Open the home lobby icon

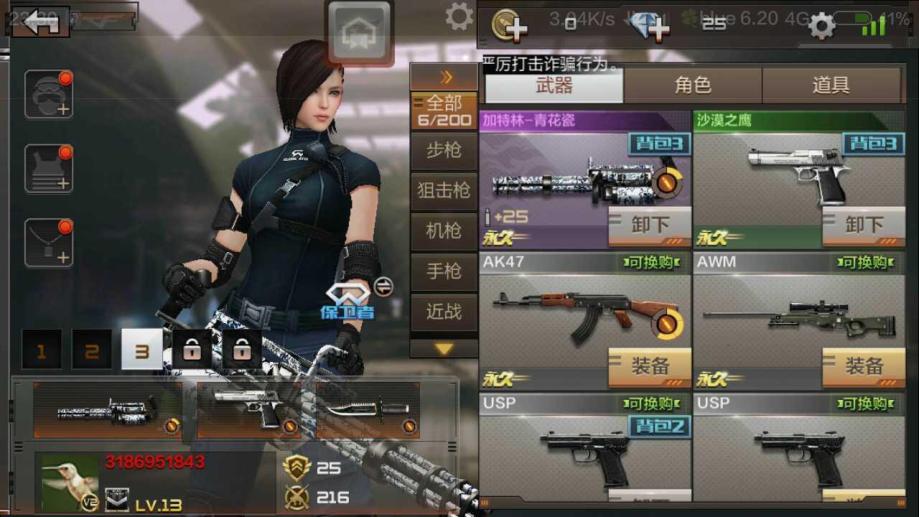coord(360,32)
